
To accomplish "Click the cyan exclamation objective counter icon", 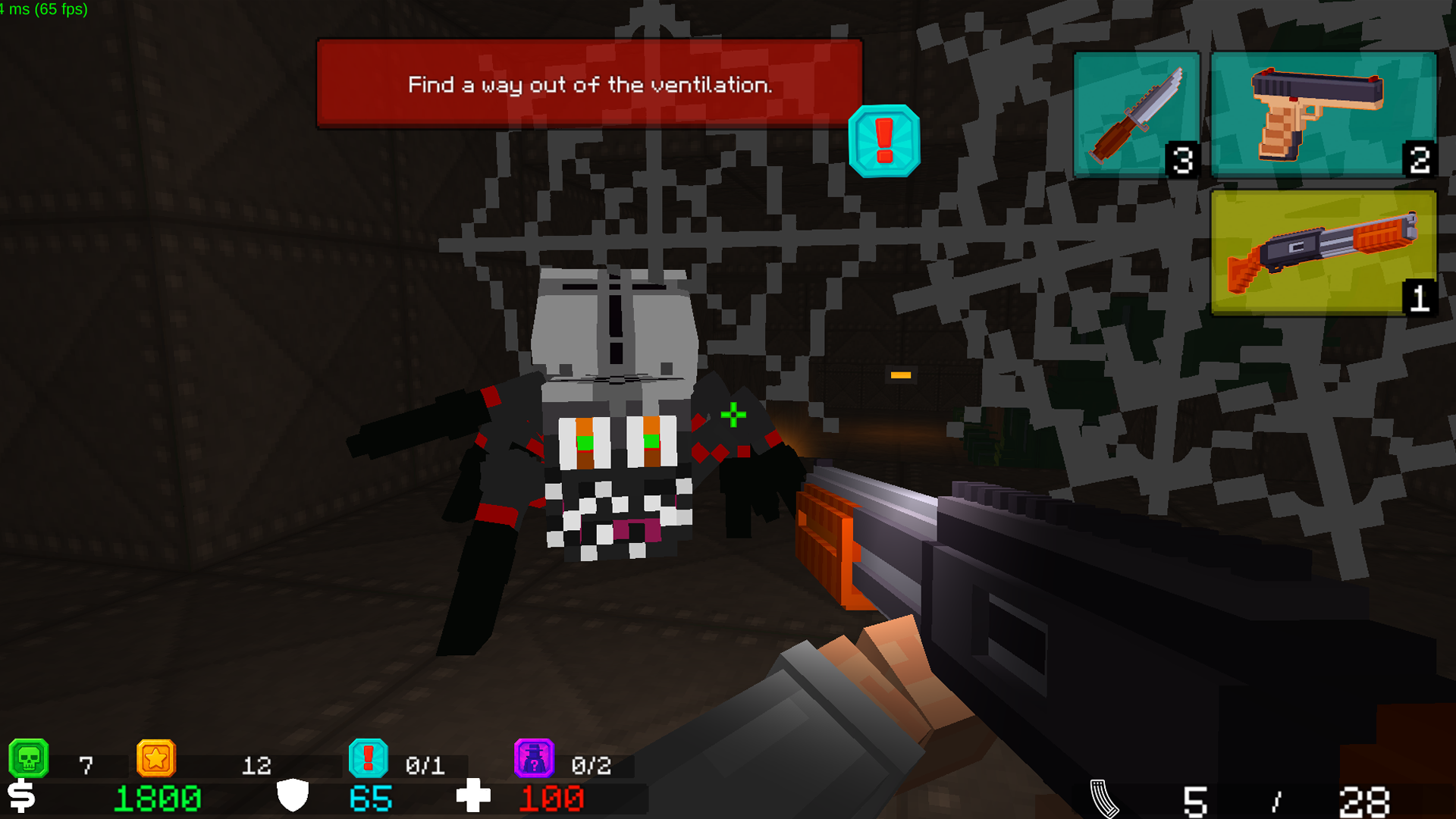I will click(x=369, y=758).
